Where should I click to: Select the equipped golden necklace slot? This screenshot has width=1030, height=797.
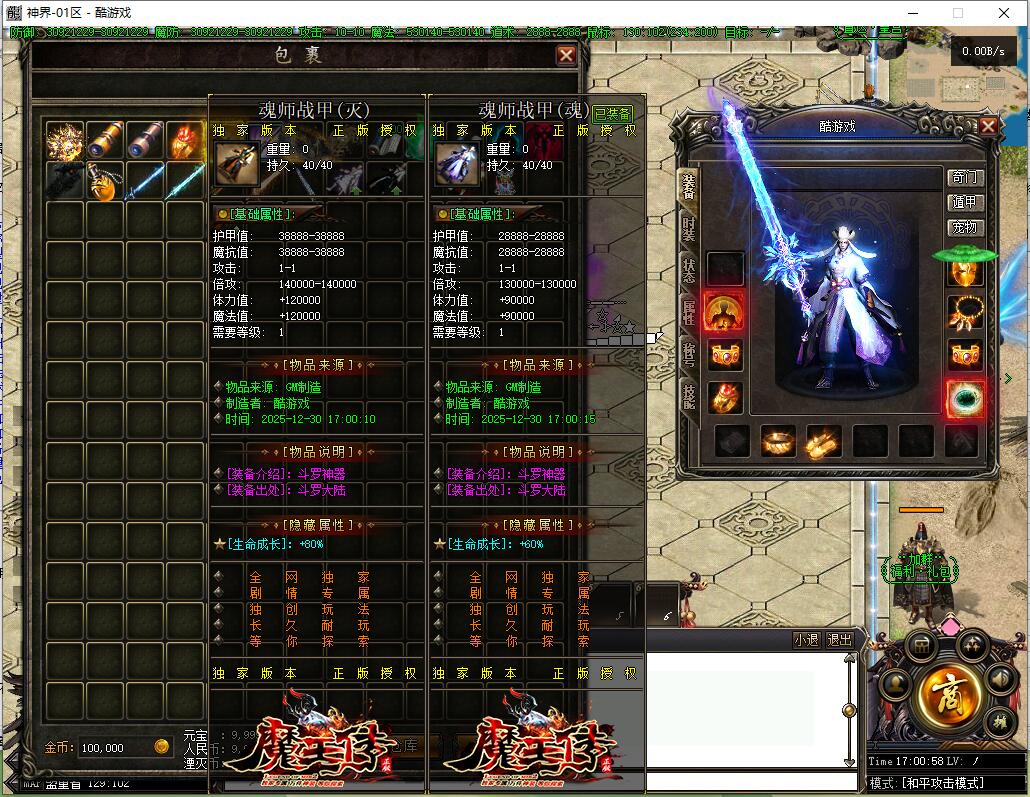coord(965,312)
